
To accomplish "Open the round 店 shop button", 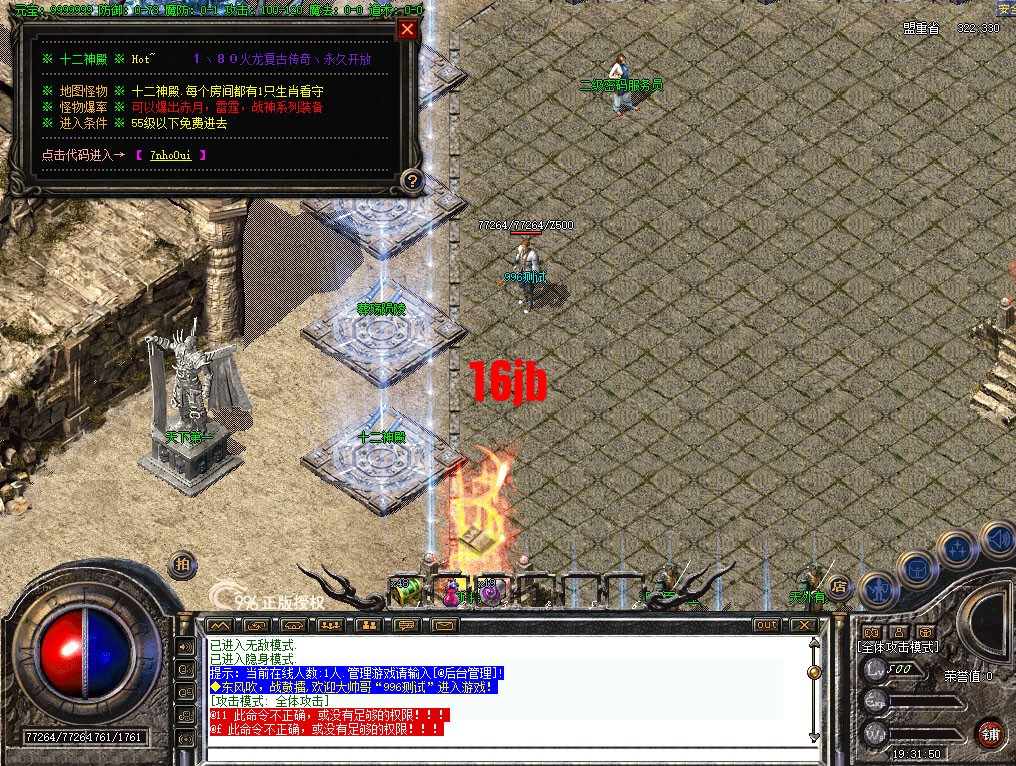I will [840, 589].
